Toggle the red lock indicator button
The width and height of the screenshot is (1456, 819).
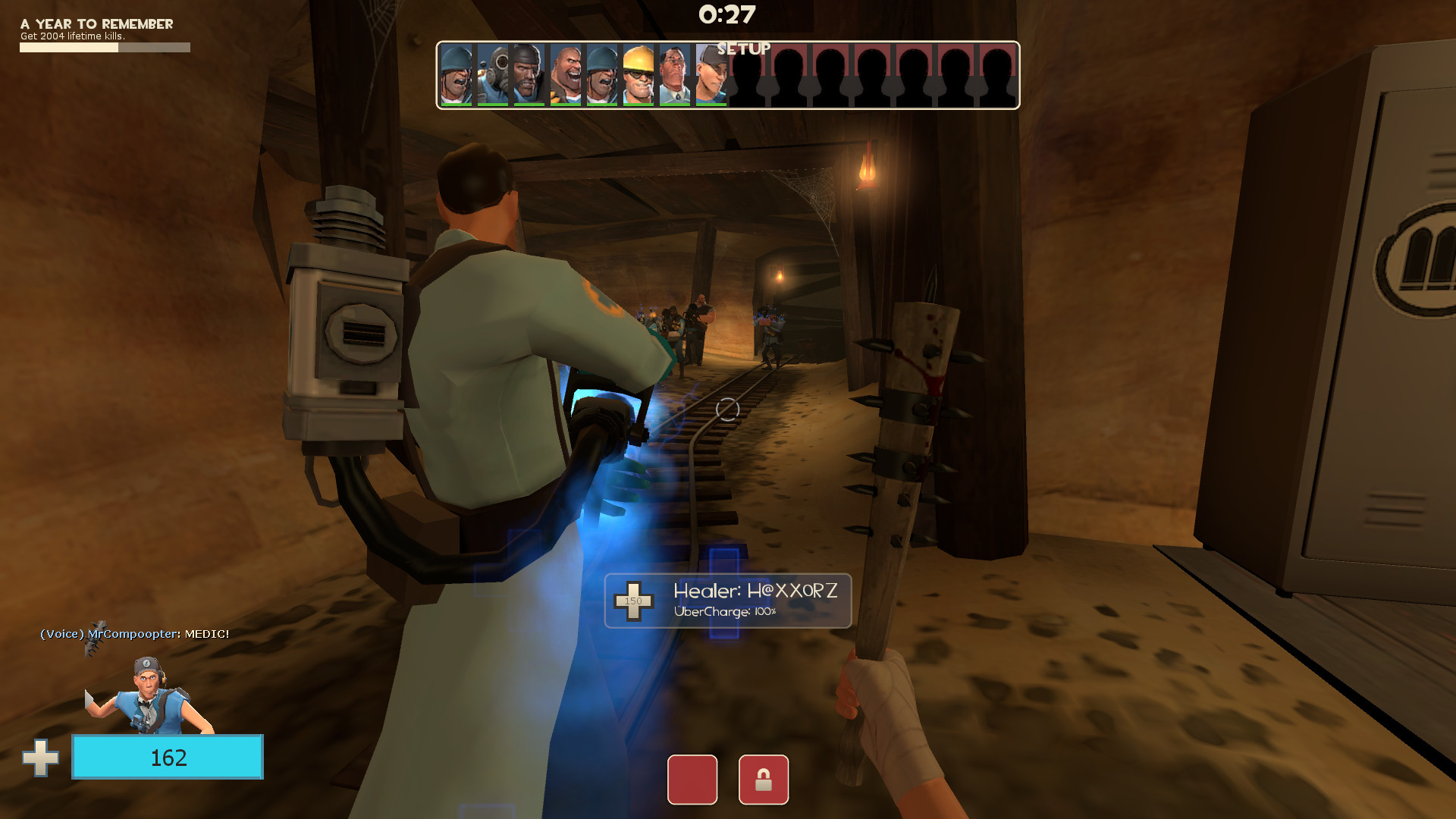[x=765, y=780]
